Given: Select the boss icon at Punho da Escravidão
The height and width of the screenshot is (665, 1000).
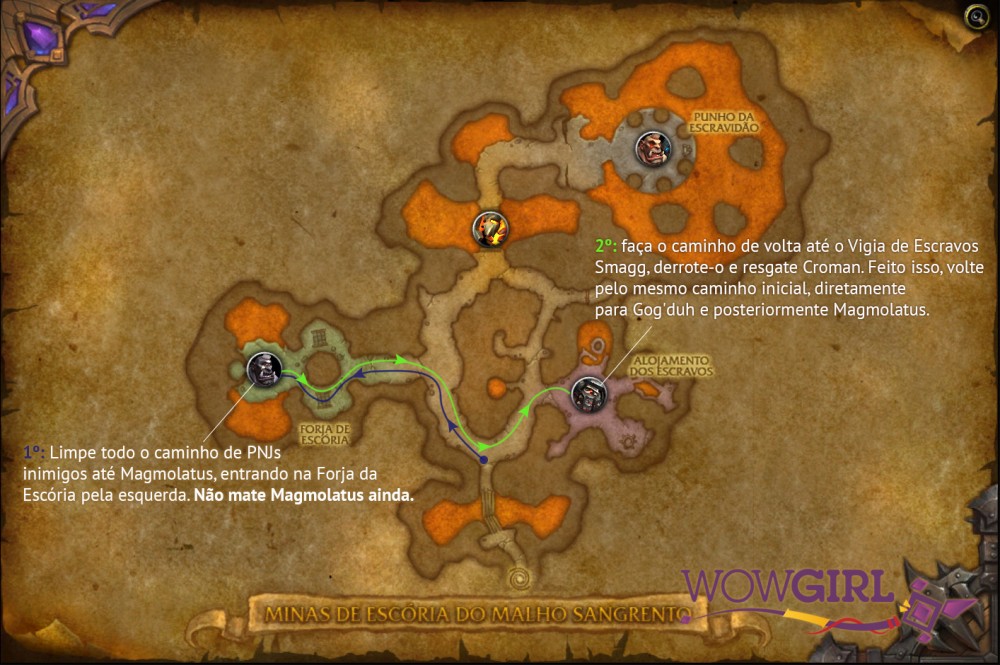Looking at the screenshot, I should point(652,149).
